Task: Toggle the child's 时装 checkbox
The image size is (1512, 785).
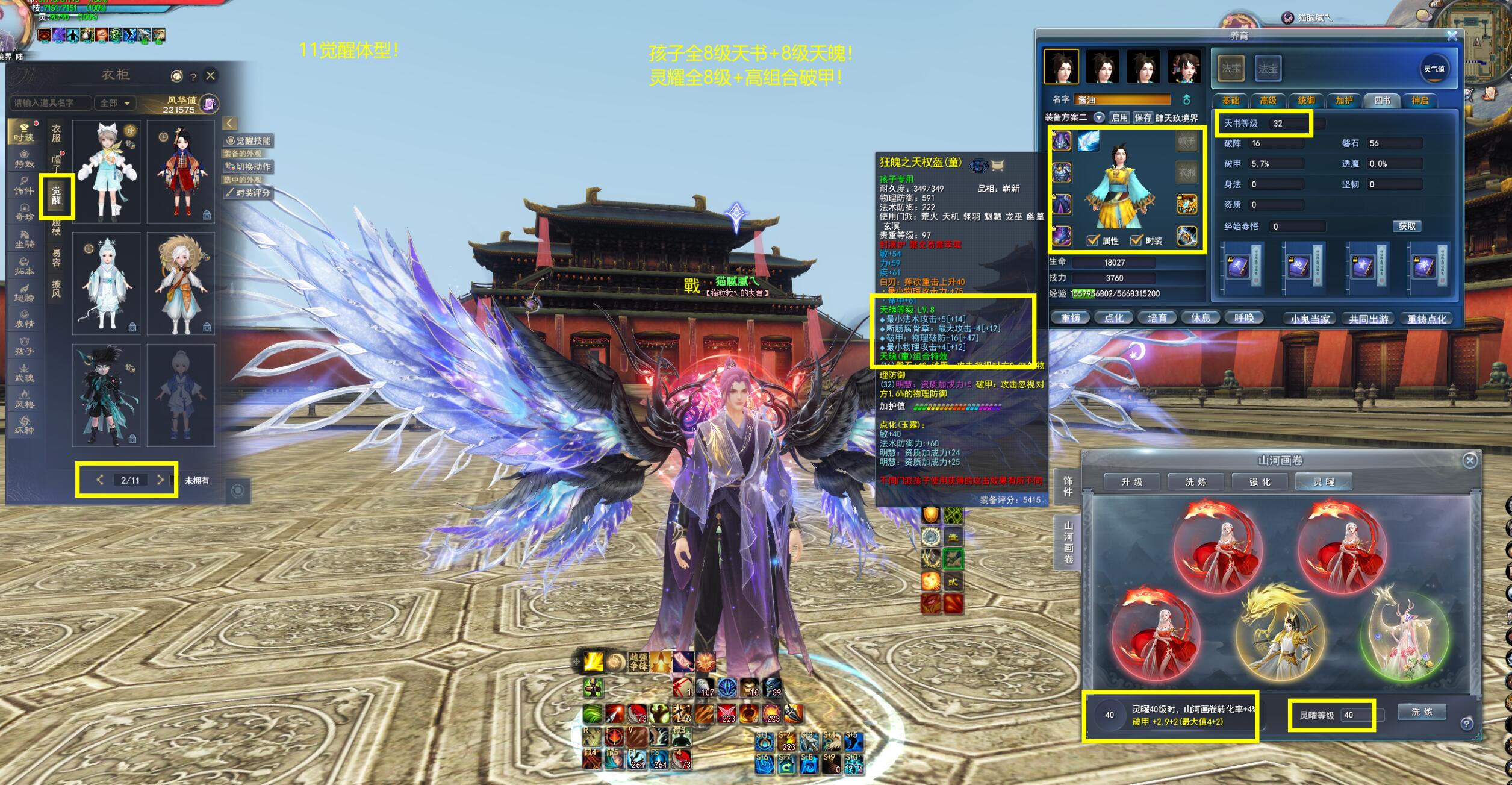Action: (x=1136, y=240)
